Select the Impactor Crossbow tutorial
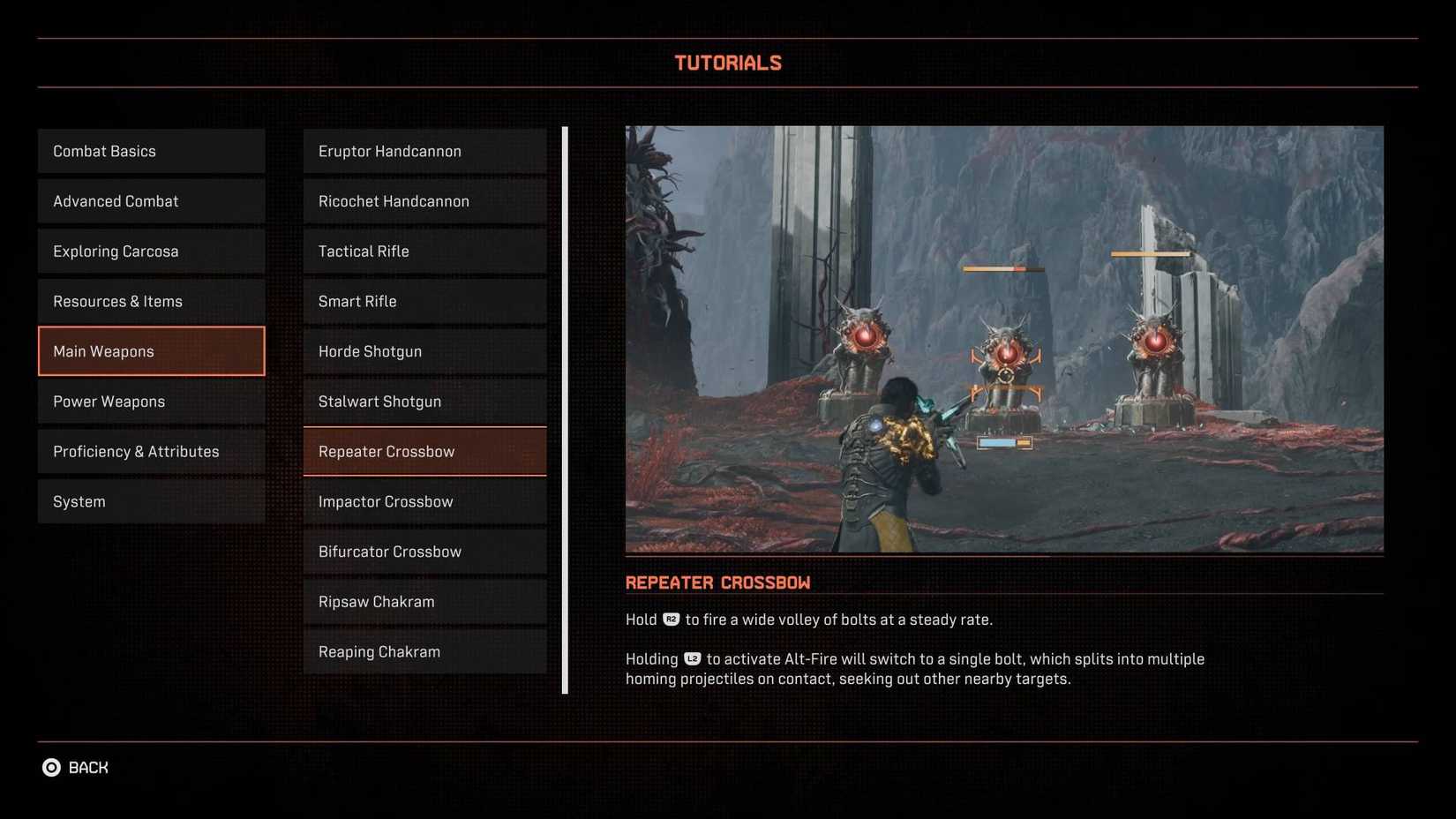This screenshot has width=1456, height=819. tap(424, 501)
